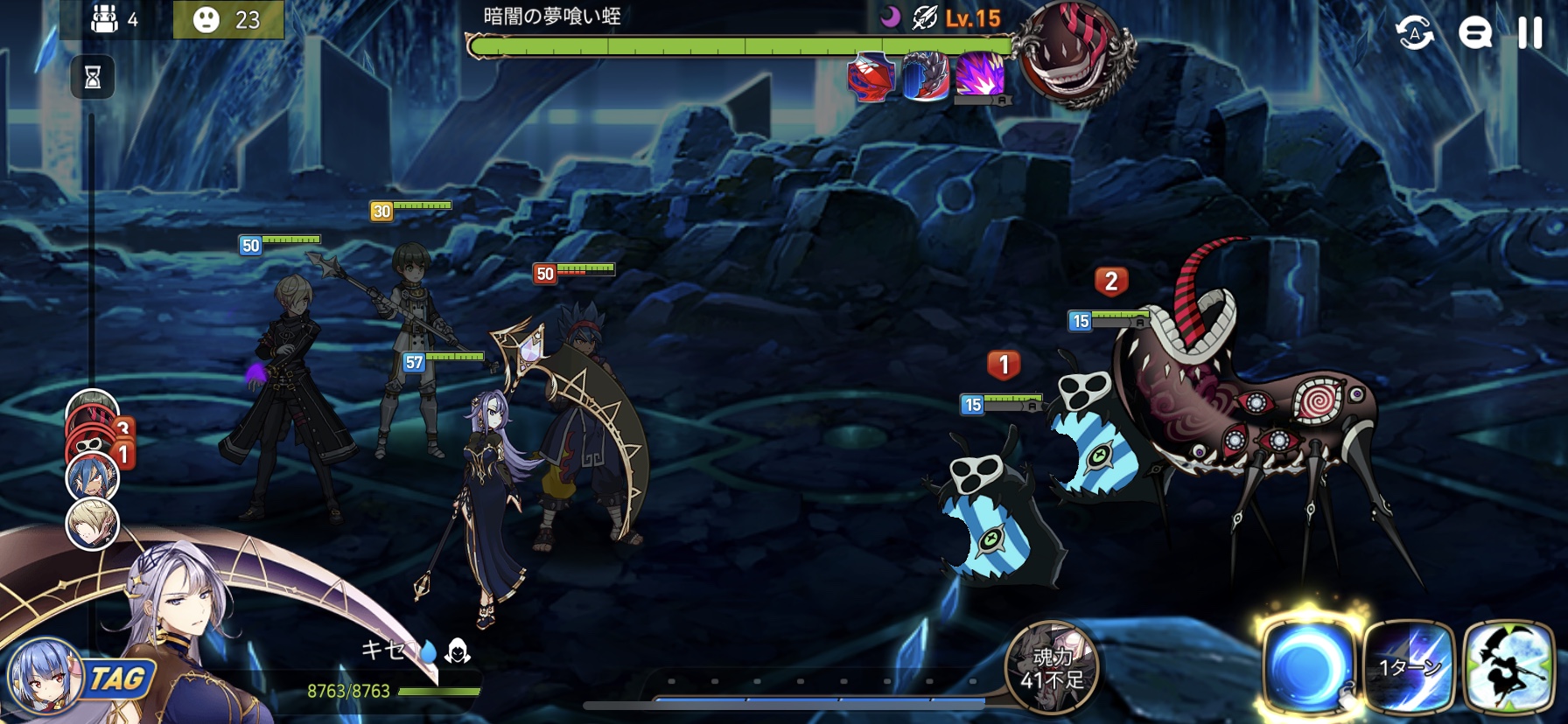The image size is (1568, 724).
Task: View the blue claw boss skill icon
Action: [x=927, y=77]
